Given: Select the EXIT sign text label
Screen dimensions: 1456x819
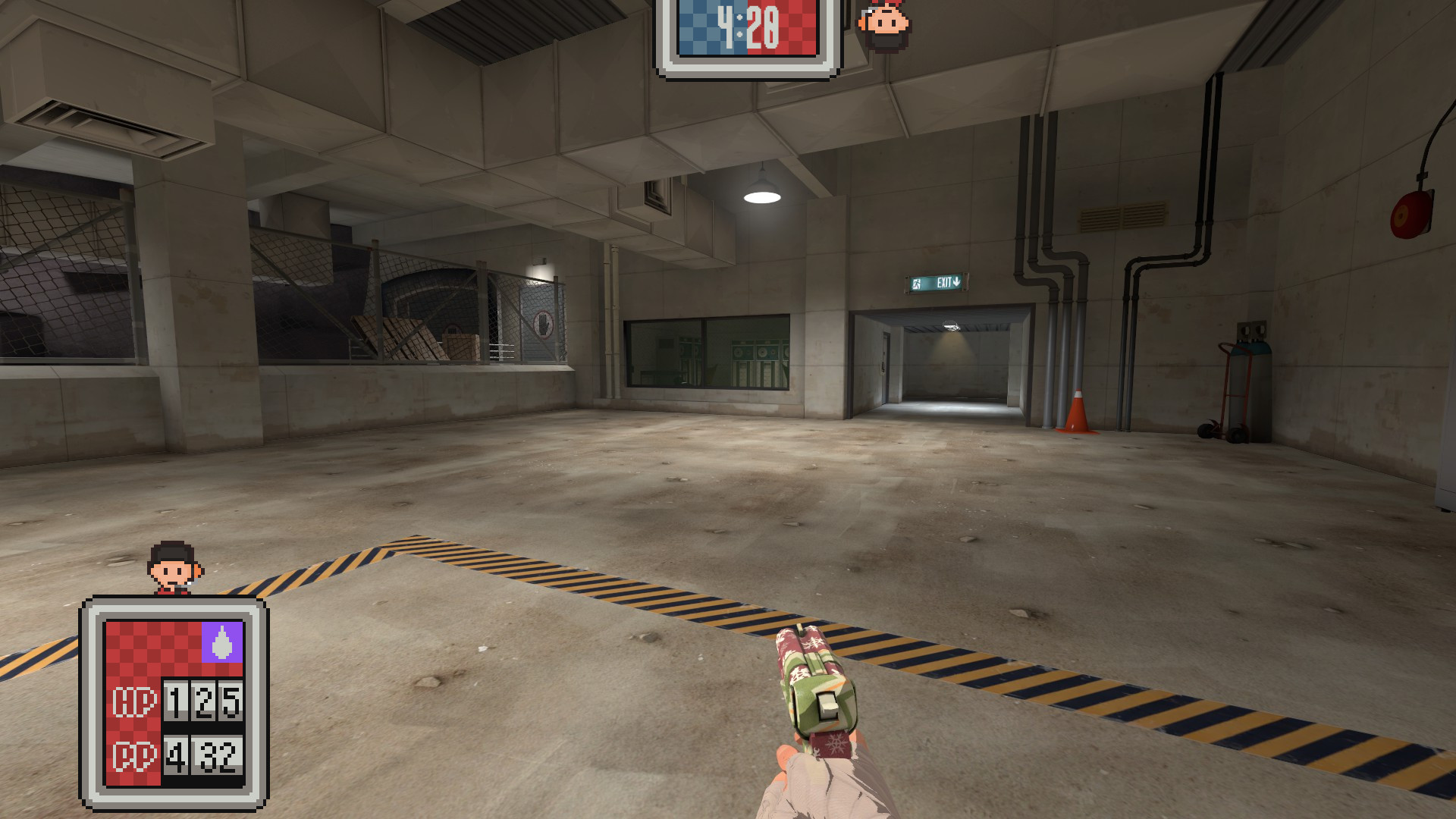Looking at the screenshot, I should (x=944, y=282).
